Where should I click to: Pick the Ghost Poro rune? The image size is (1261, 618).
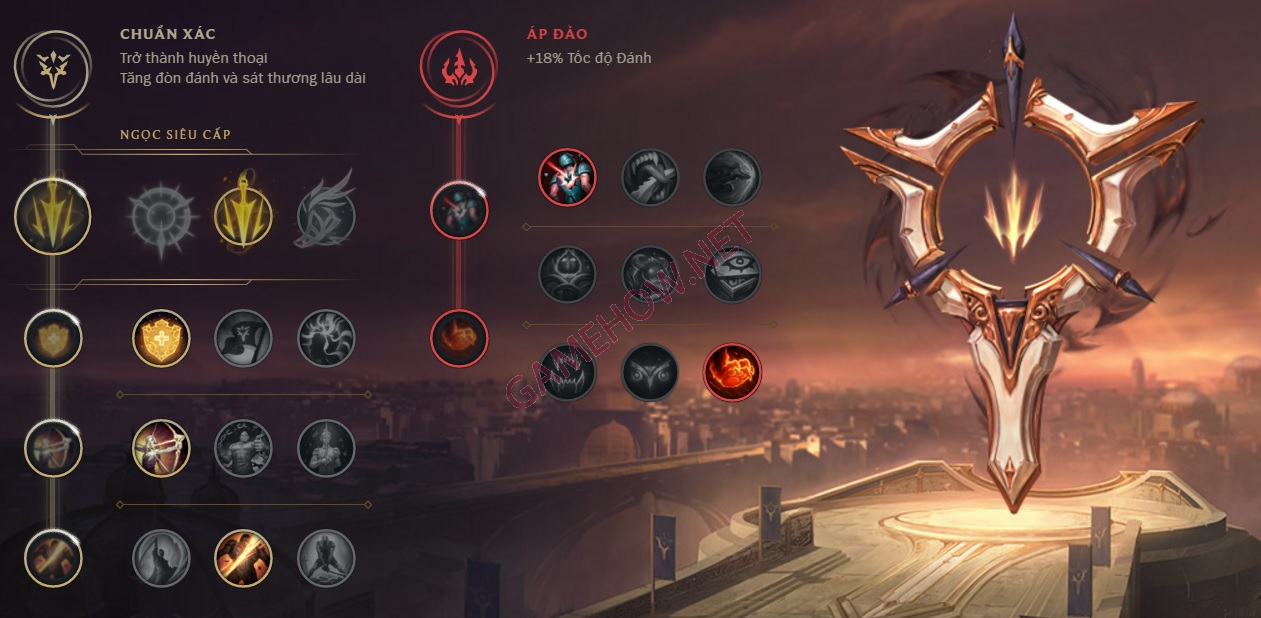650,274
